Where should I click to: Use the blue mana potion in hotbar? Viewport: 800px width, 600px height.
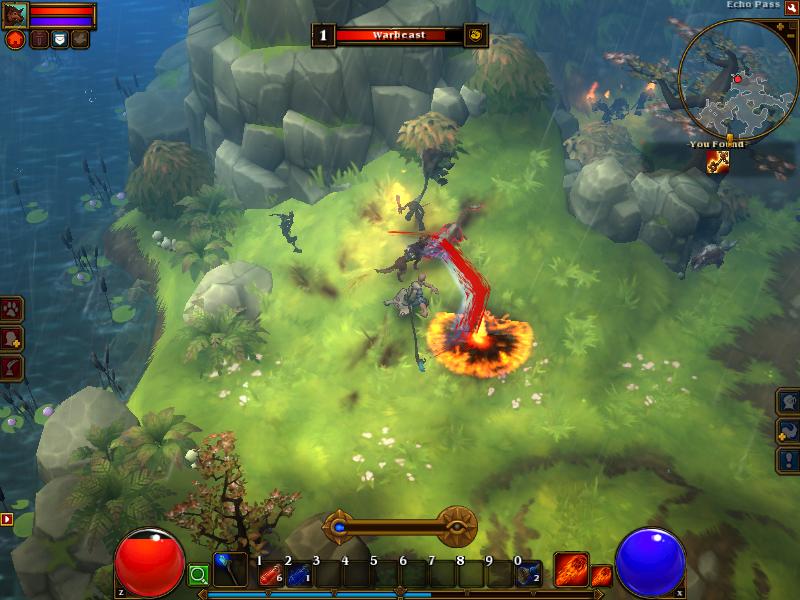tap(297, 574)
